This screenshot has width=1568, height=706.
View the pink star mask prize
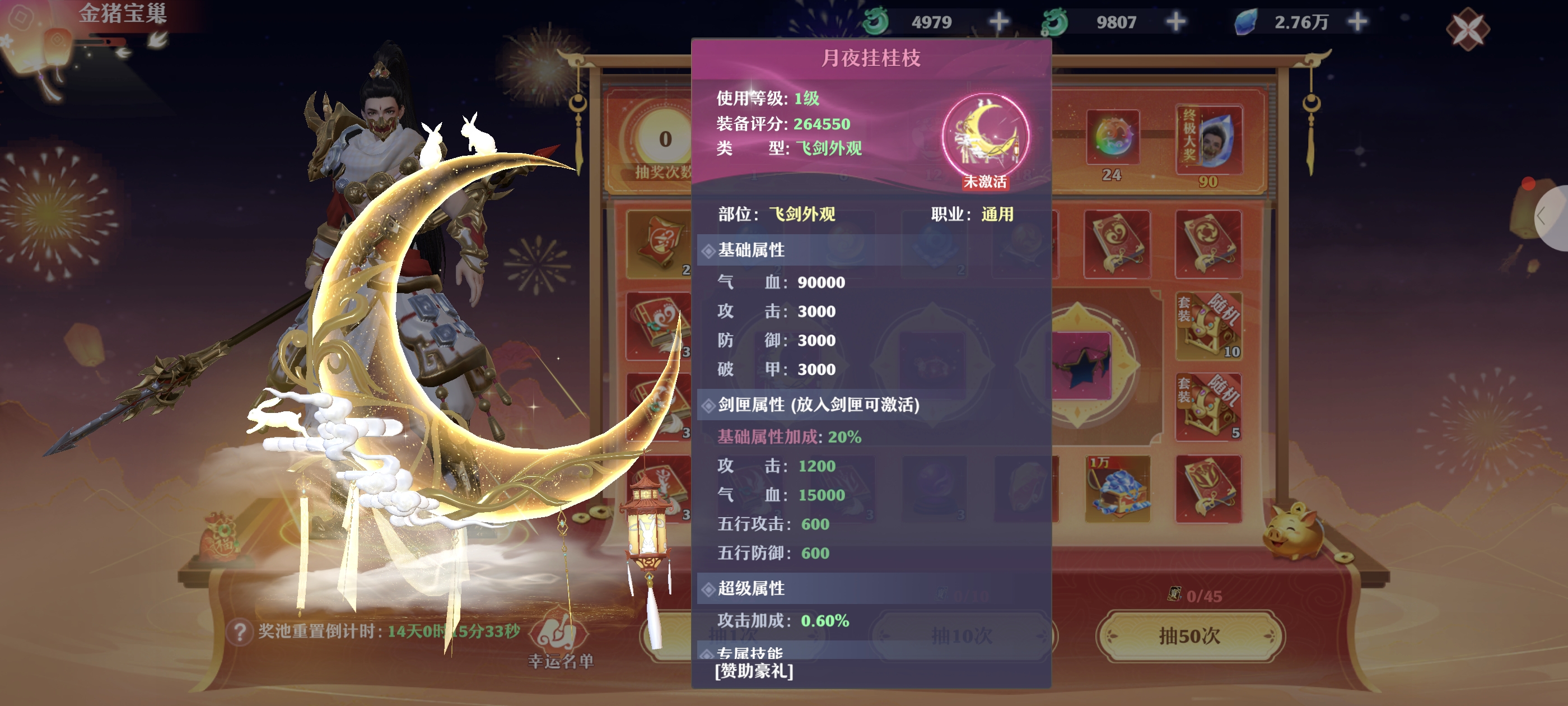(x=1080, y=365)
